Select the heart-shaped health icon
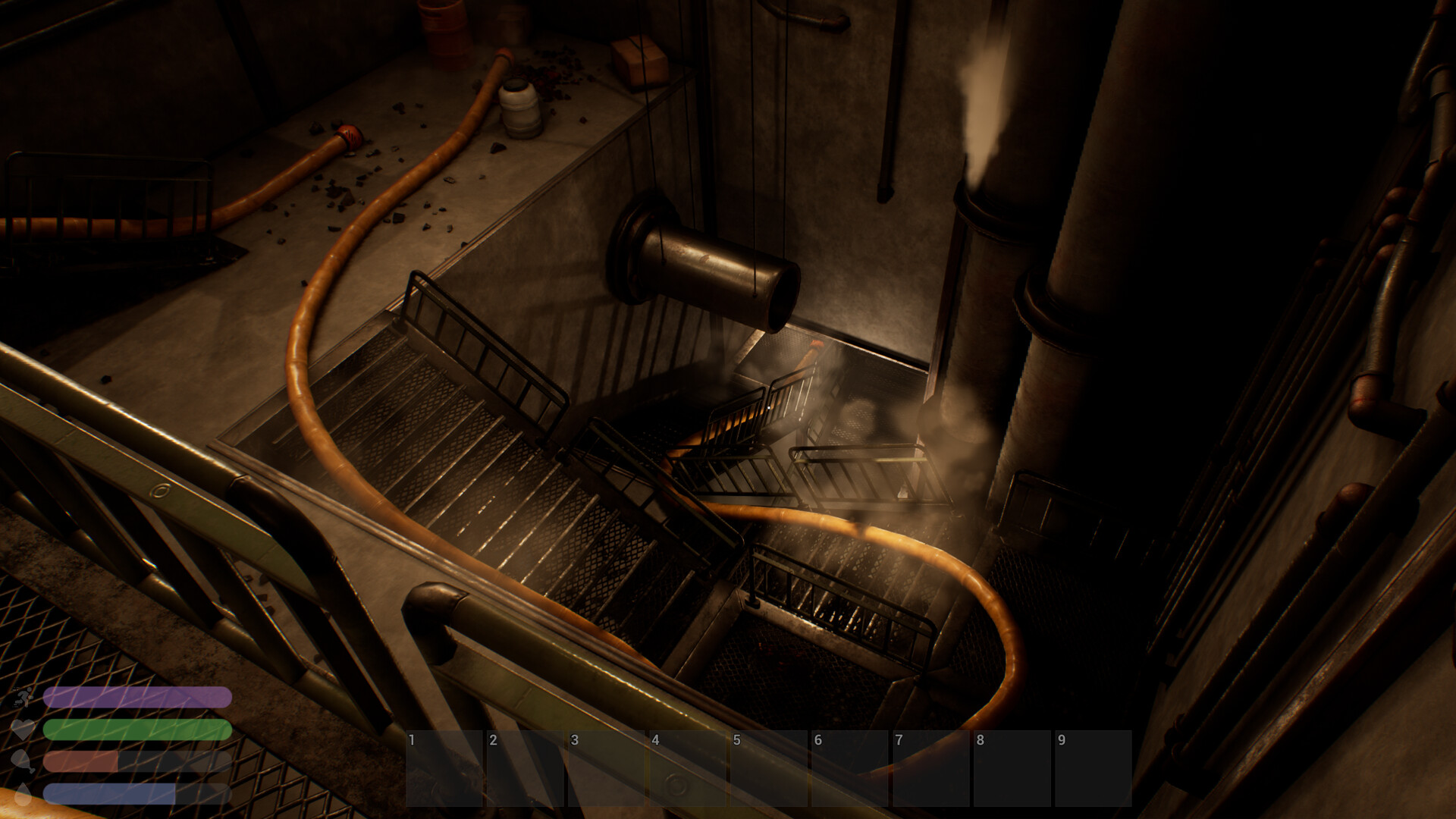The image size is (1456, 819). point(23,729)
